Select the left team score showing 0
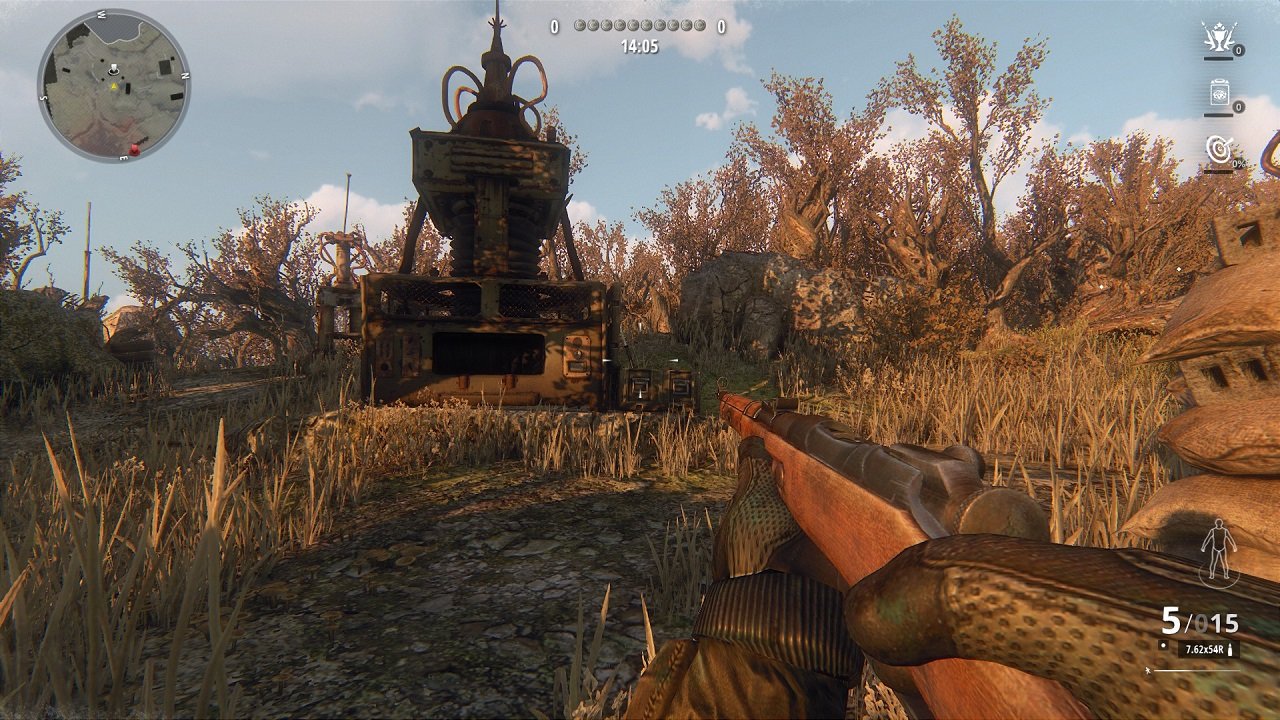The image size is (1280, 720). 555,26
